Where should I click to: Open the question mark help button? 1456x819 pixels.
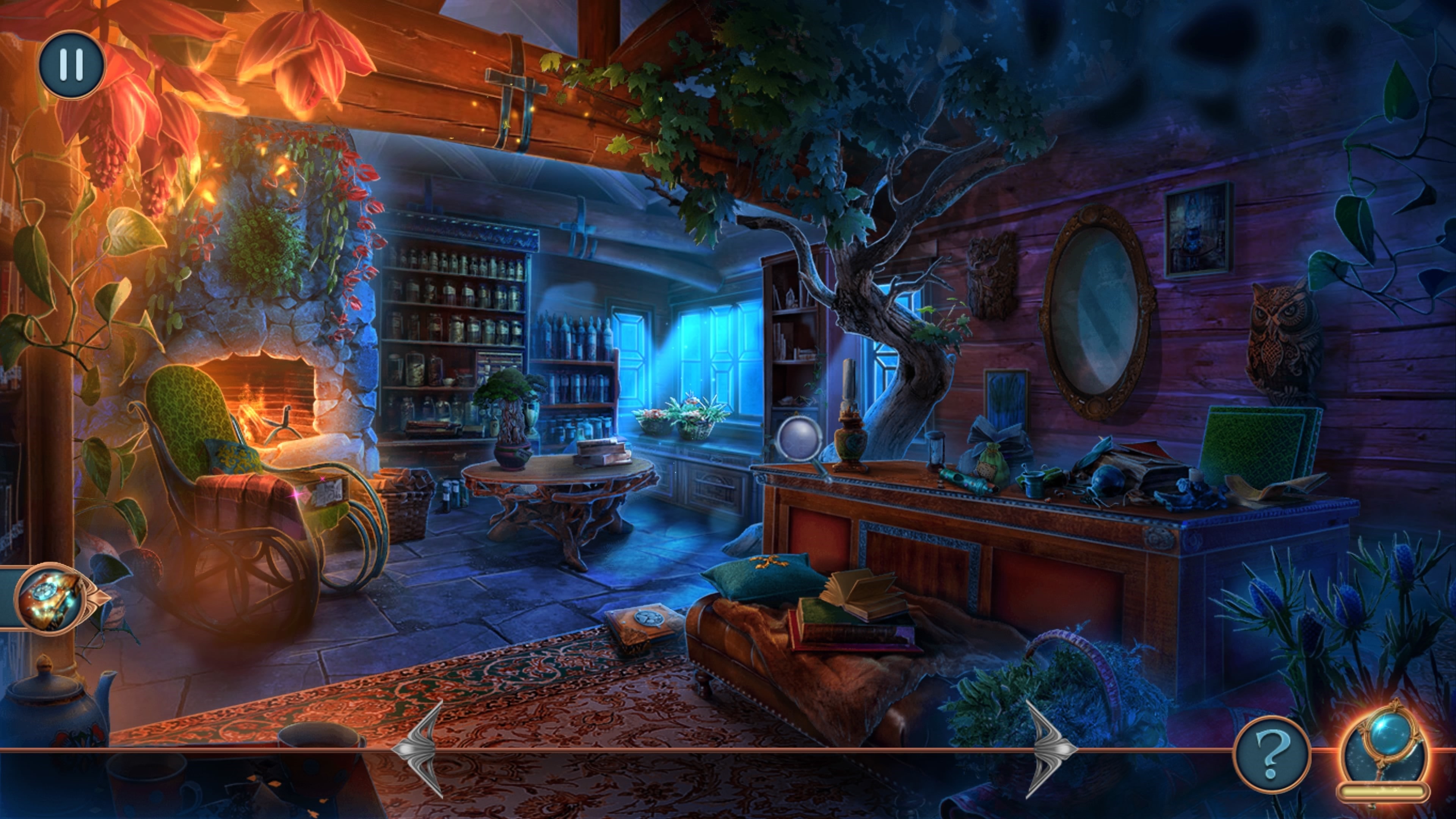1271,755
